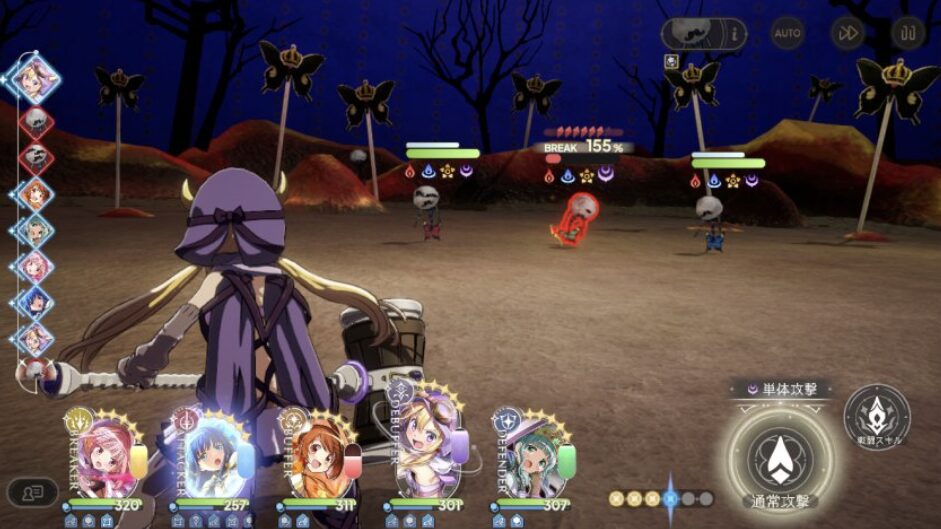Choose the green-haired DEFENDER character portrait
This screenshot has height=529, width=941.
tap(534, 458)
